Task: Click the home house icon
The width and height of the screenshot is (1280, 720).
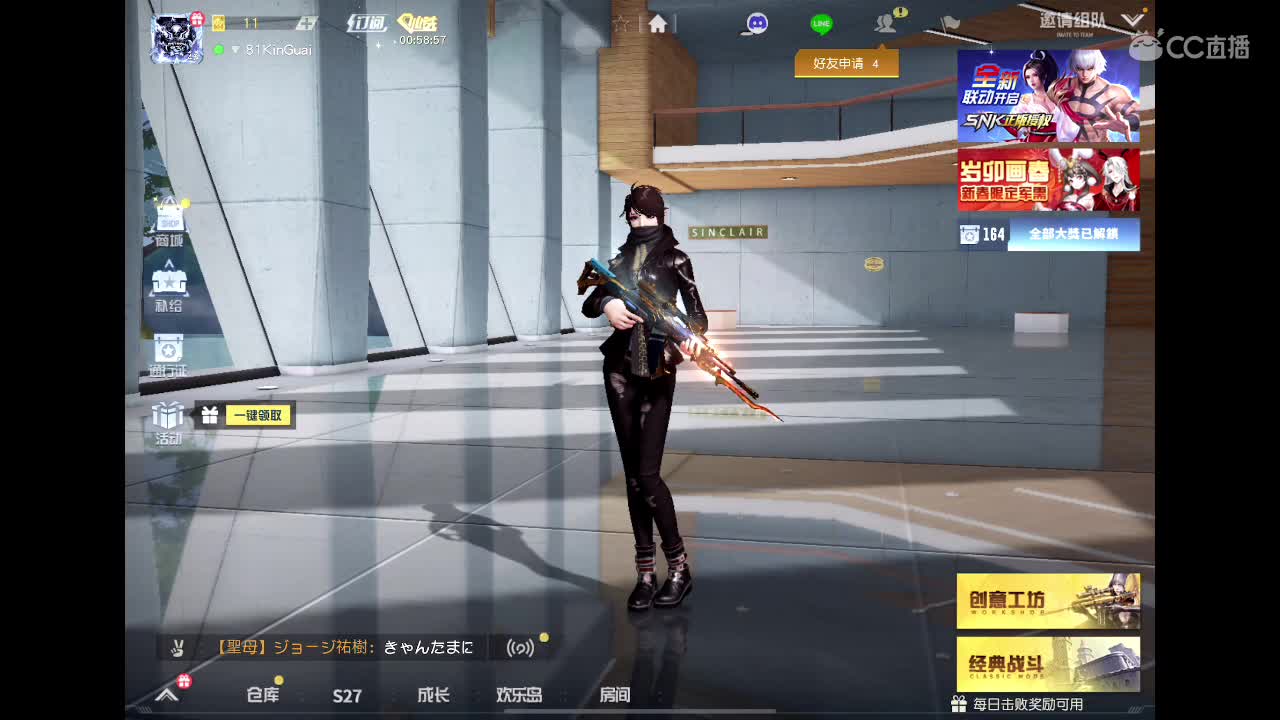Action: pyautogui.click(x=655, y=22)
